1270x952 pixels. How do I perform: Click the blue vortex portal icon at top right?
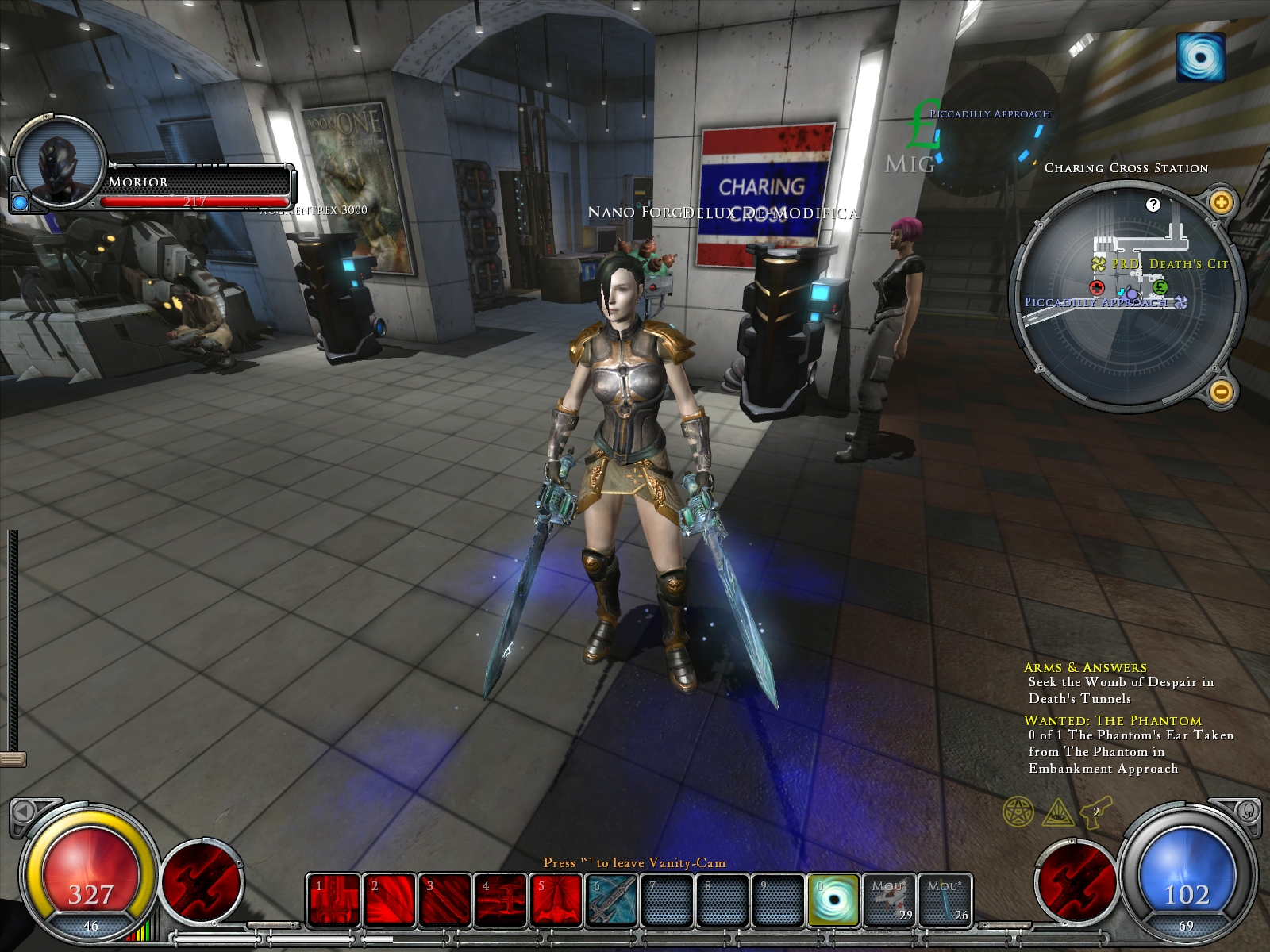coord(1200,56)
